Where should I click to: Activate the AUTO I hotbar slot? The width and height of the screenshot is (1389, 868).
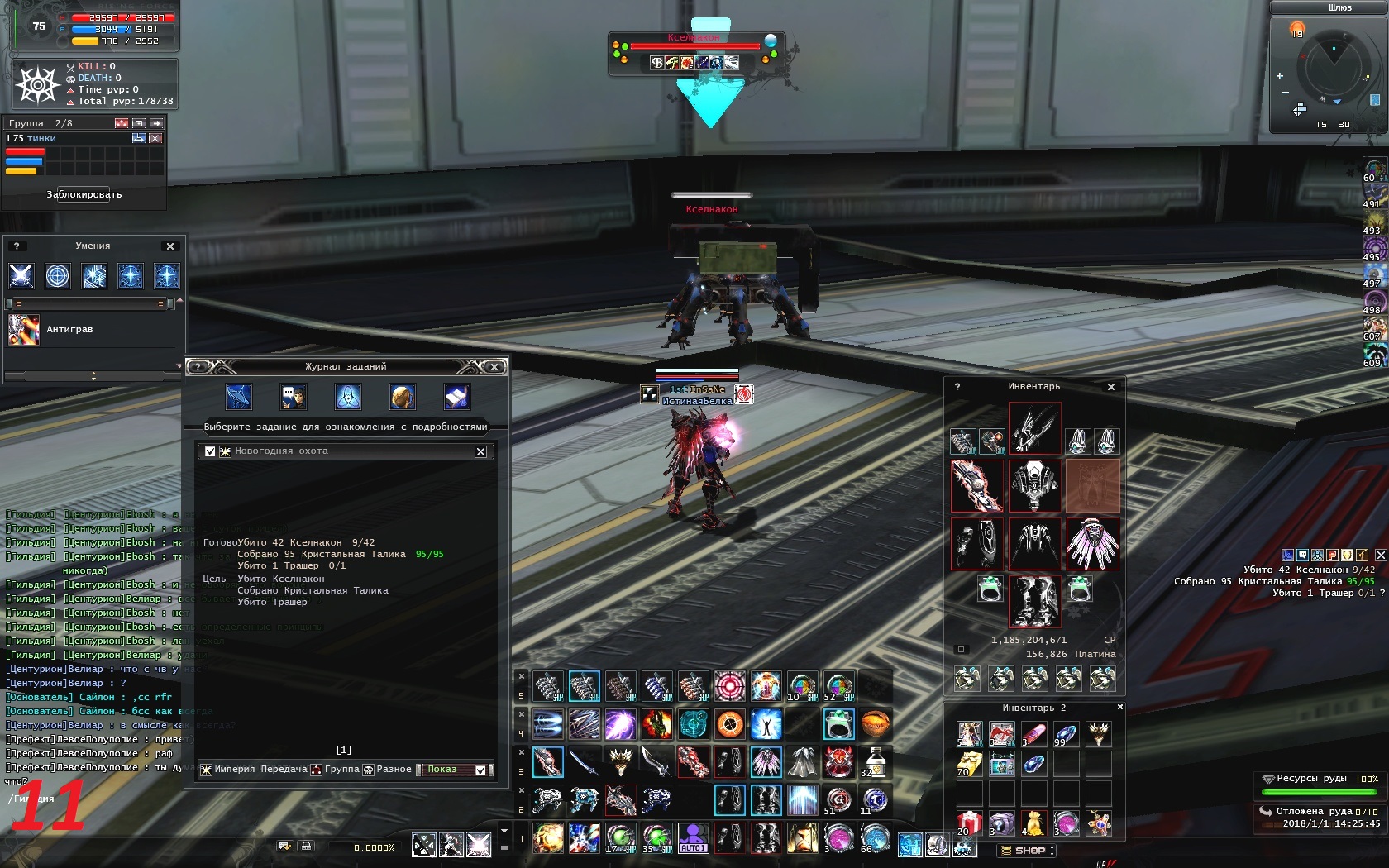(x=693, y=838)
